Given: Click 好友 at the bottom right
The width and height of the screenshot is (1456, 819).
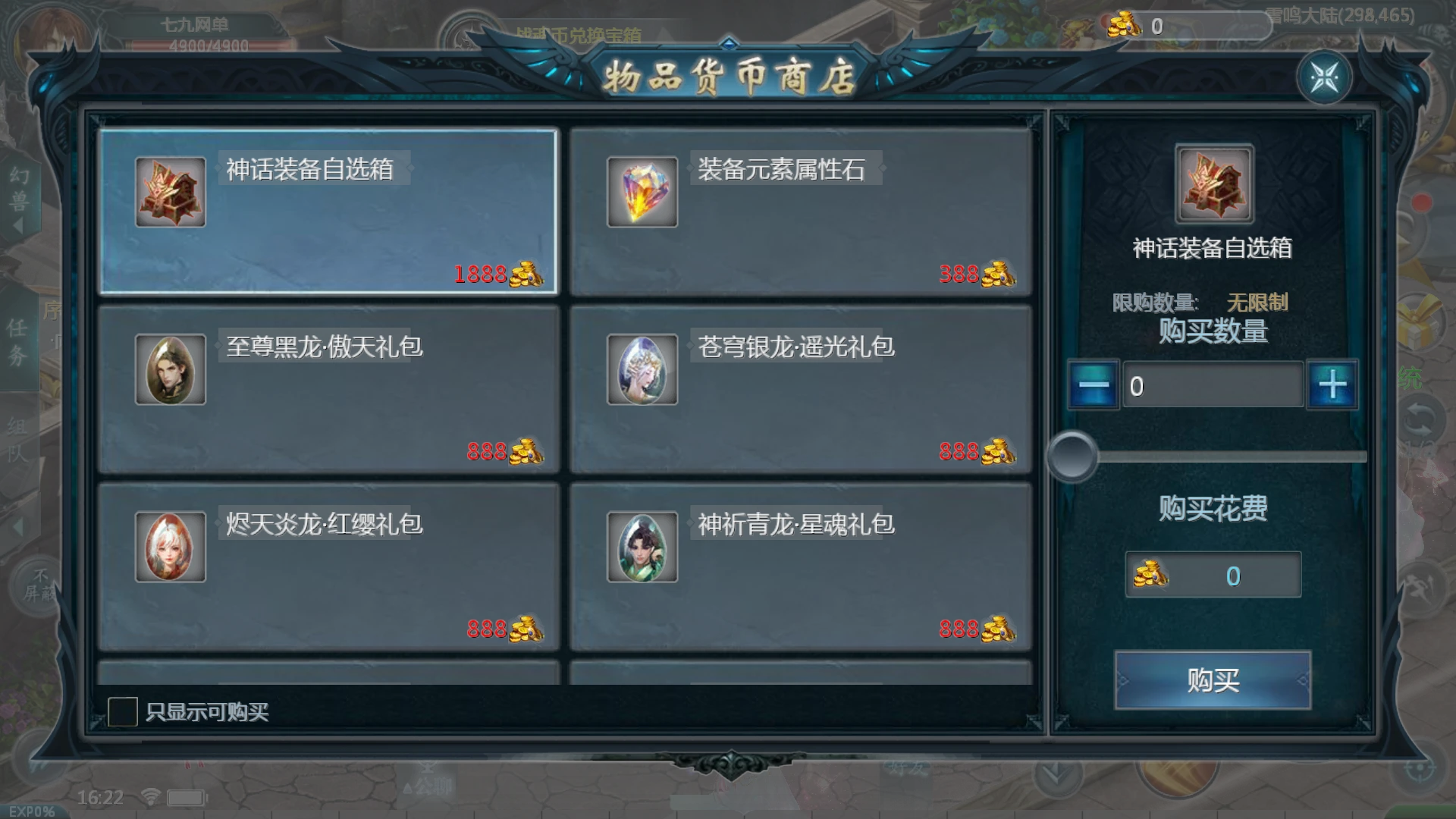Looking at the screenshot, I should pyautogui.click(x=907, y=767).
